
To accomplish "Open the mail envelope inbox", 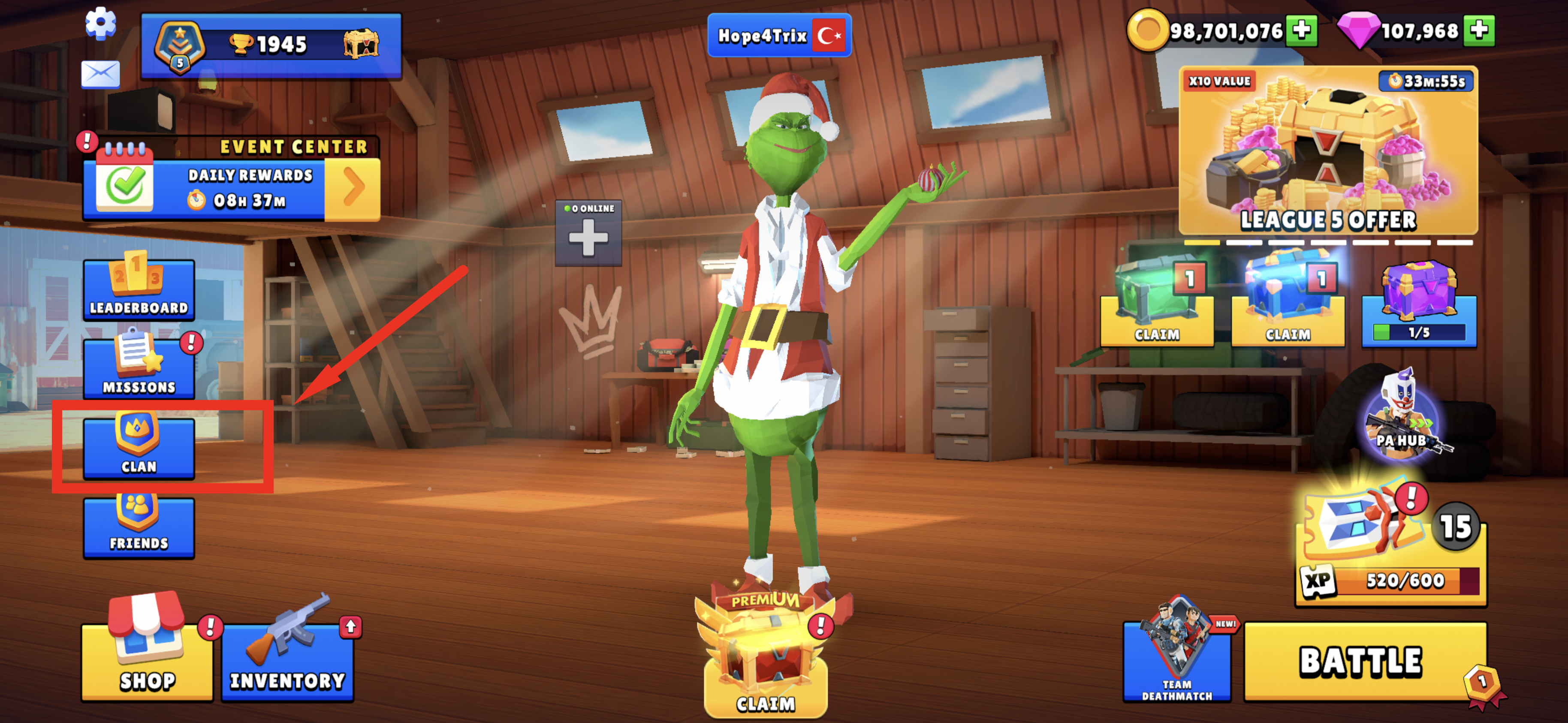I will coord(100,74).
